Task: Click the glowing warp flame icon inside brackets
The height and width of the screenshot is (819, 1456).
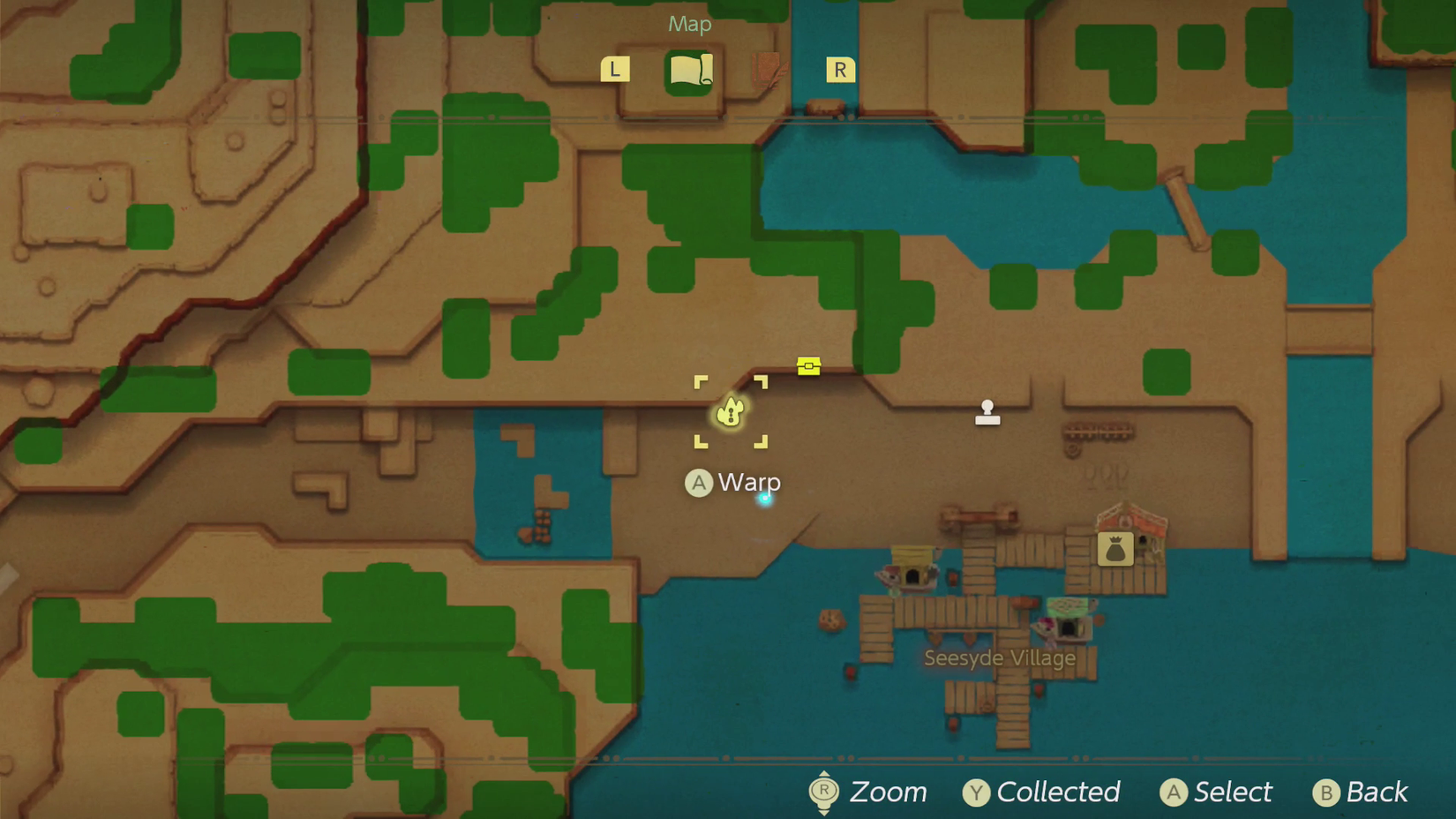Action: [x=731, y=411]
